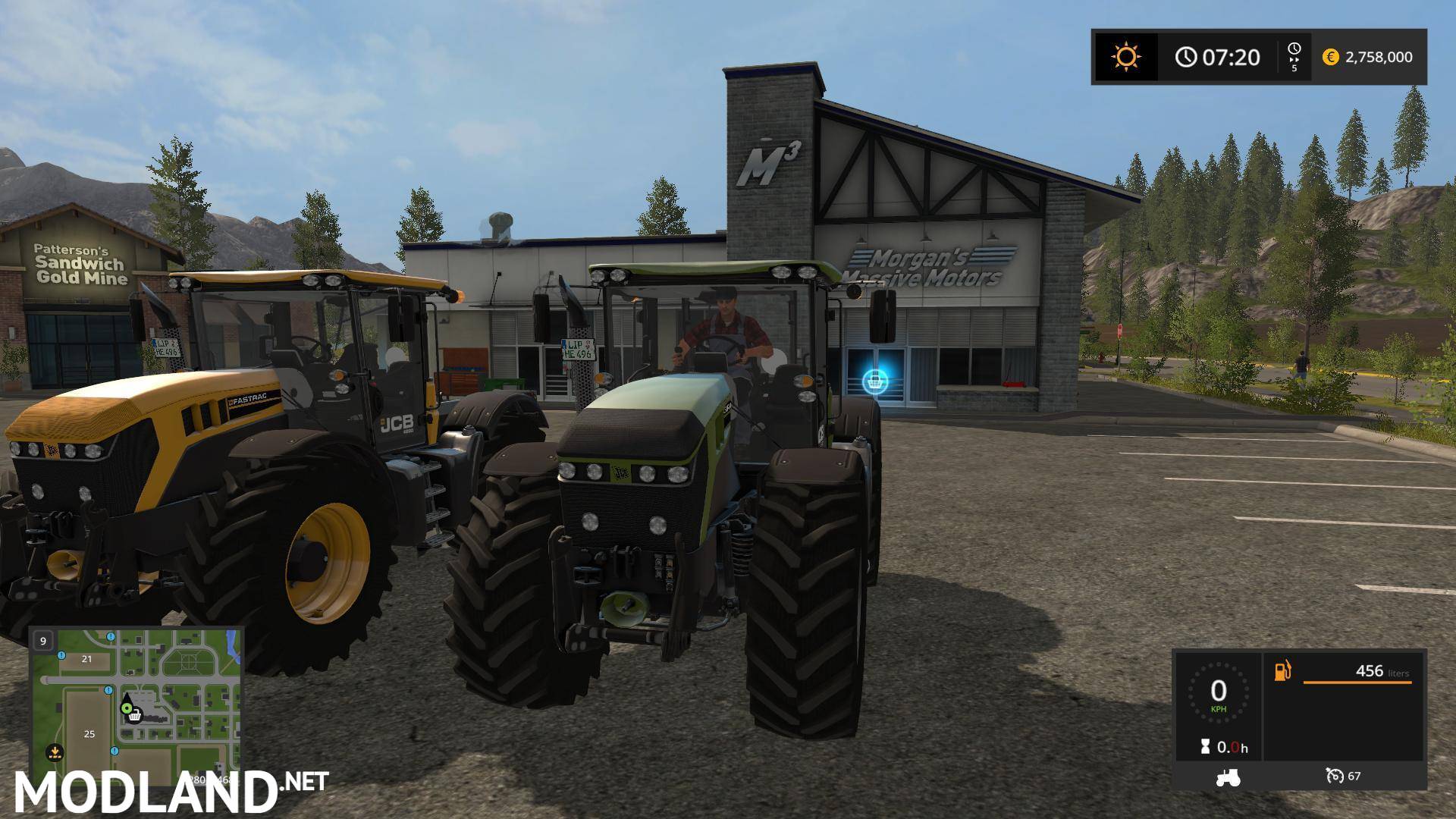Click the blue mission marker below field 25

pos(115,751)
